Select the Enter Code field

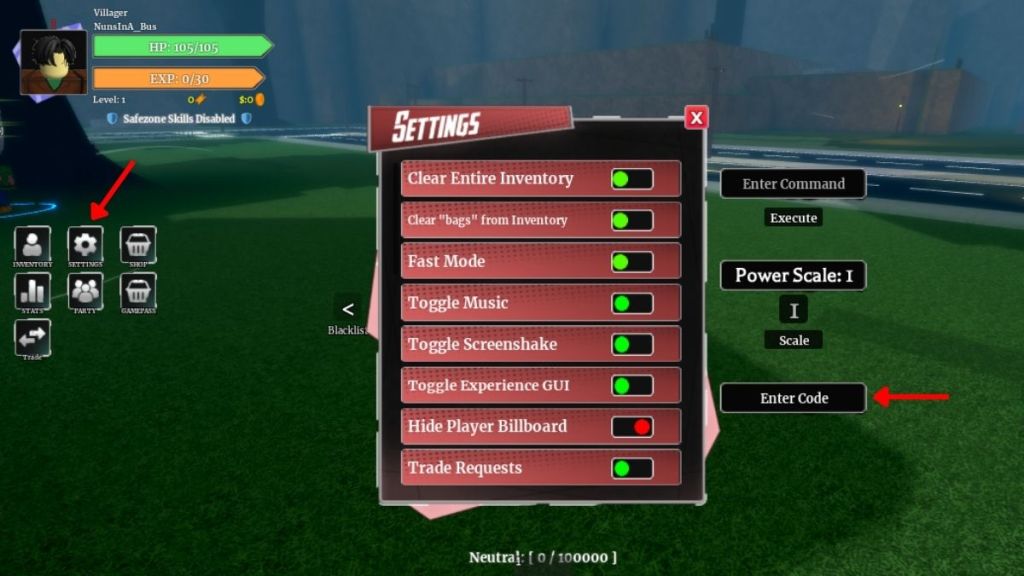click(793, 398)
